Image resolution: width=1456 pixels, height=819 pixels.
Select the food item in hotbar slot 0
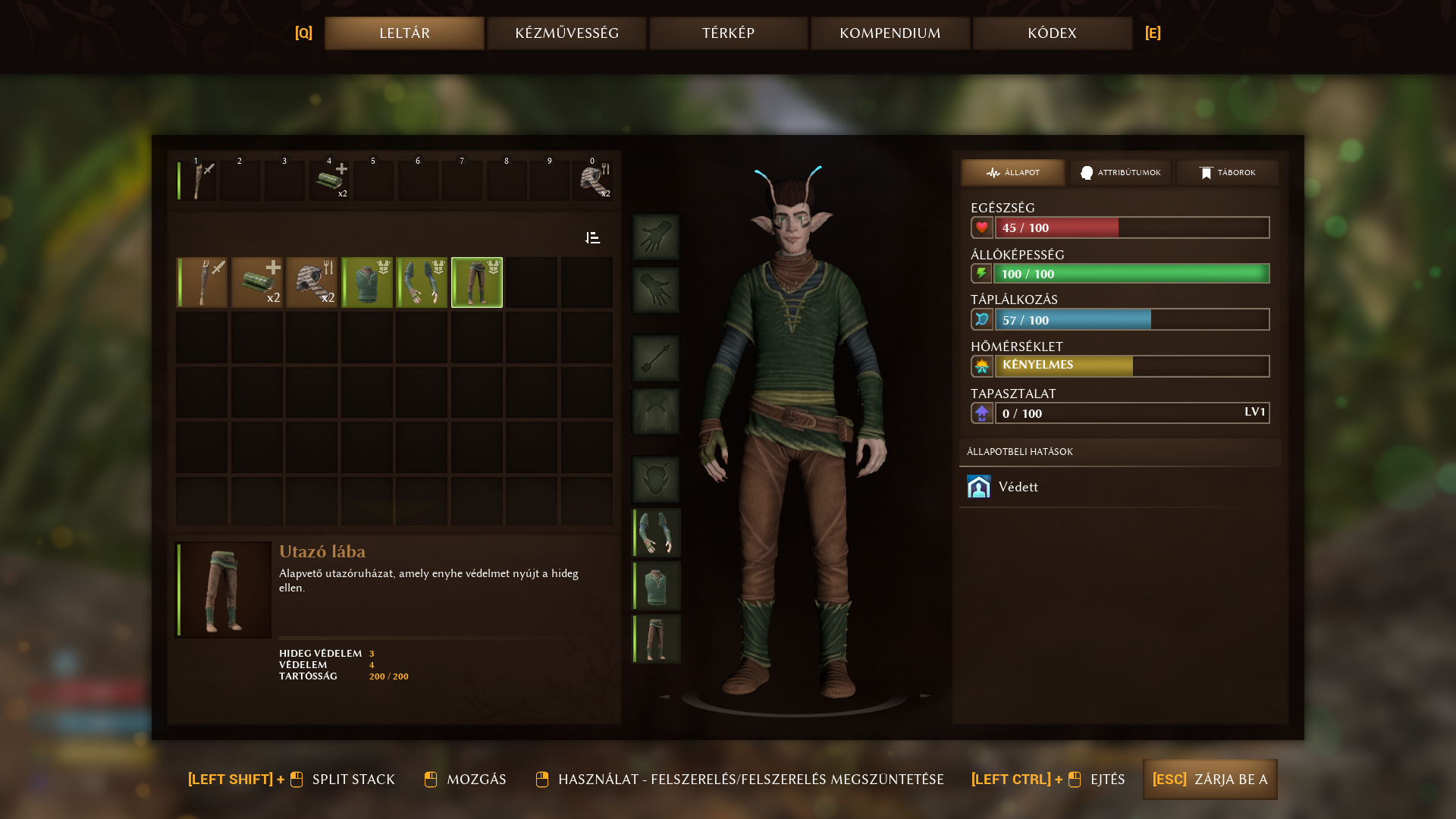coord(593,181)
